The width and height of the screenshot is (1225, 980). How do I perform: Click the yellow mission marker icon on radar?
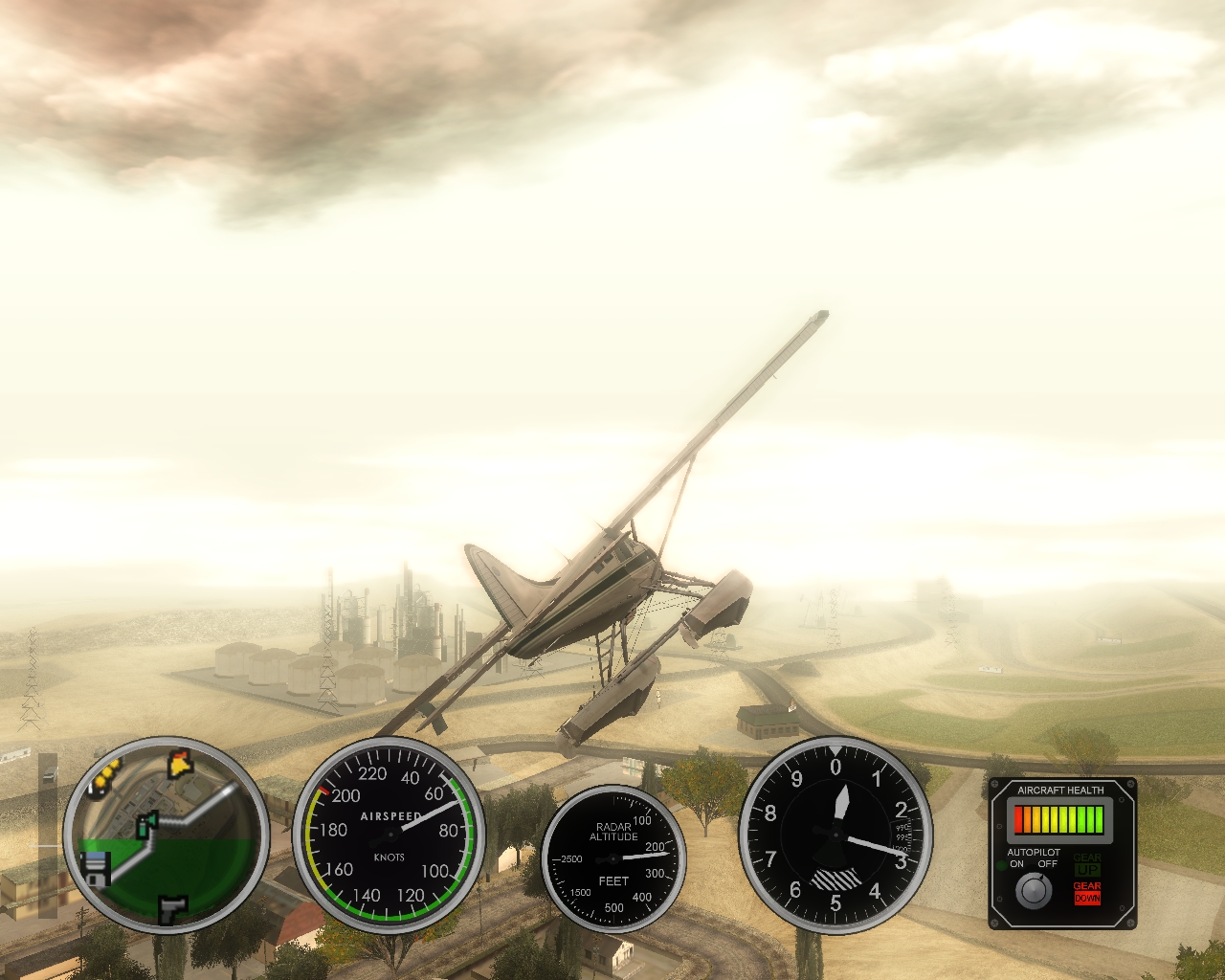point(178,765)
